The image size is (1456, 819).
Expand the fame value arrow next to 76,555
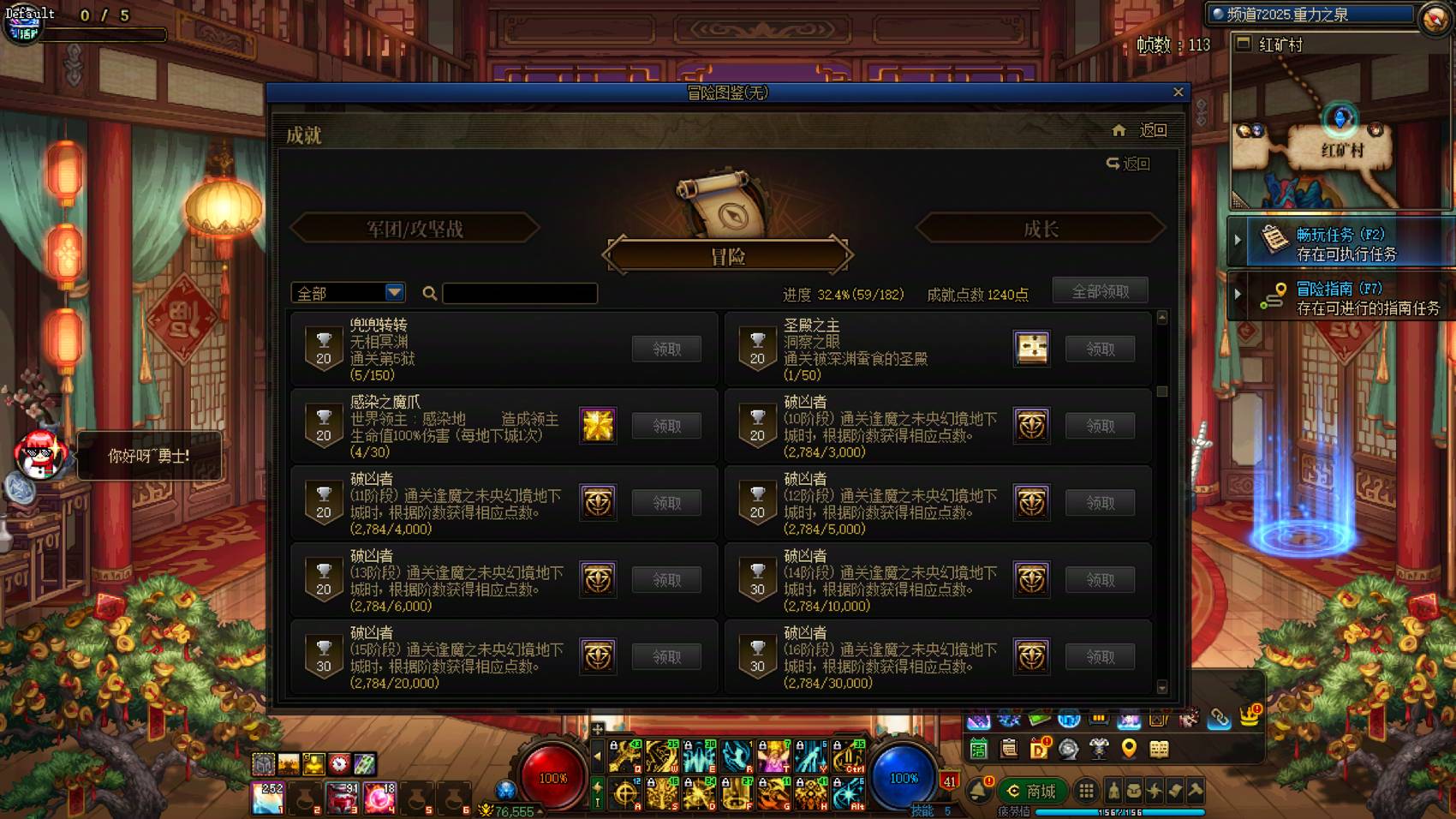[x=540, y=812]
